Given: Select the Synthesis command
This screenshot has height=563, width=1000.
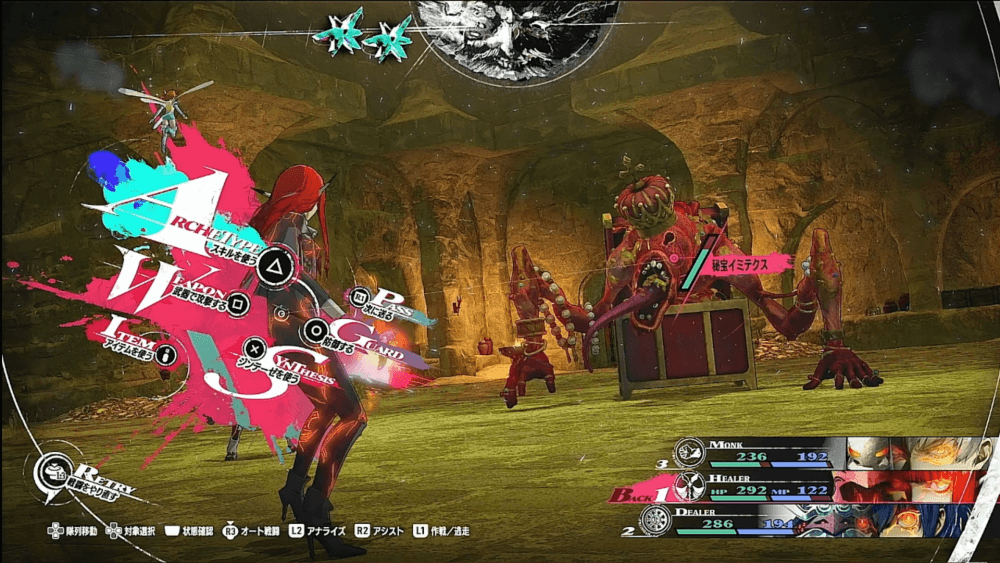Looking at the screenshot, I should [256, 350].
